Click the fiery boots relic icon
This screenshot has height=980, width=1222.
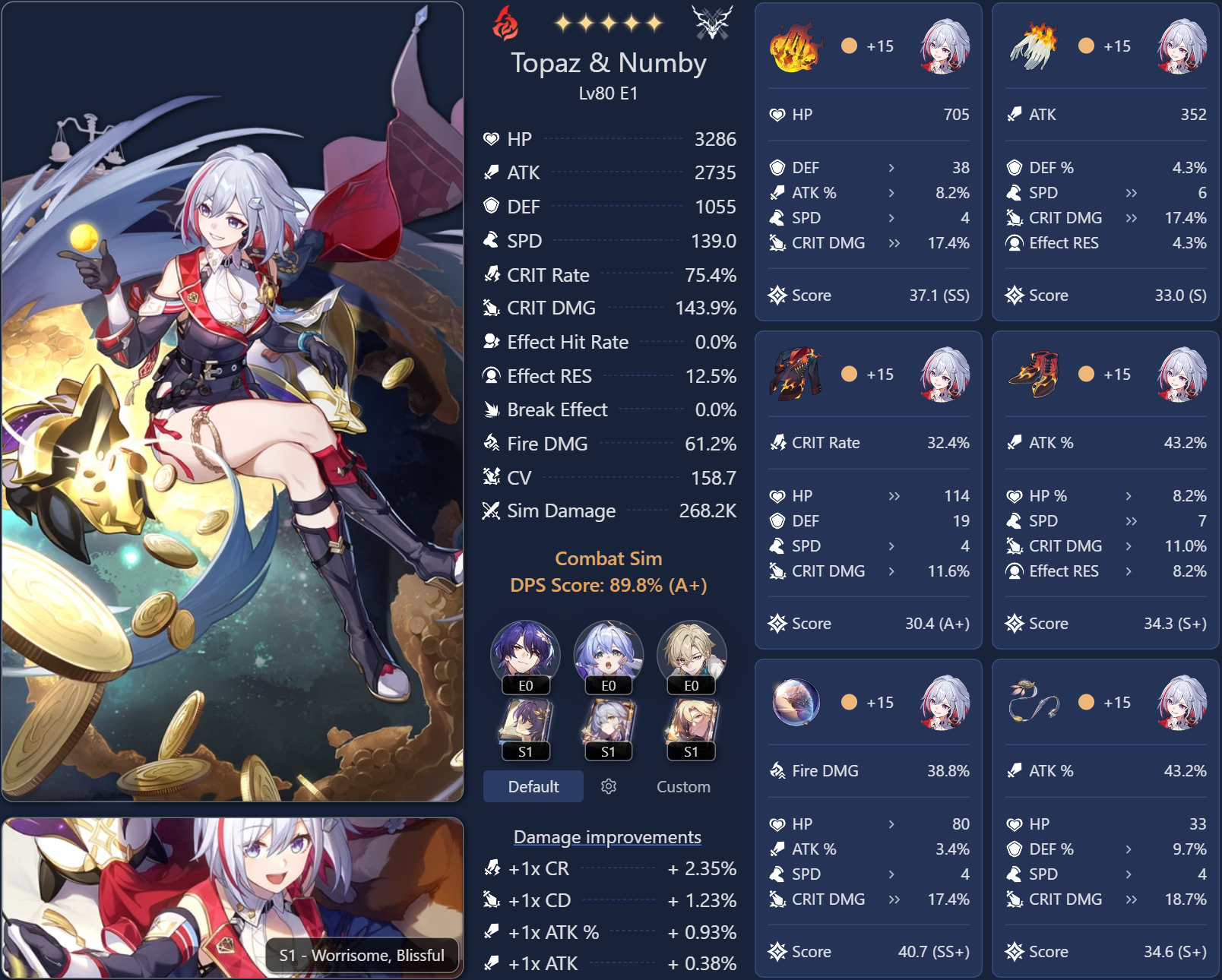point(1034,375)
